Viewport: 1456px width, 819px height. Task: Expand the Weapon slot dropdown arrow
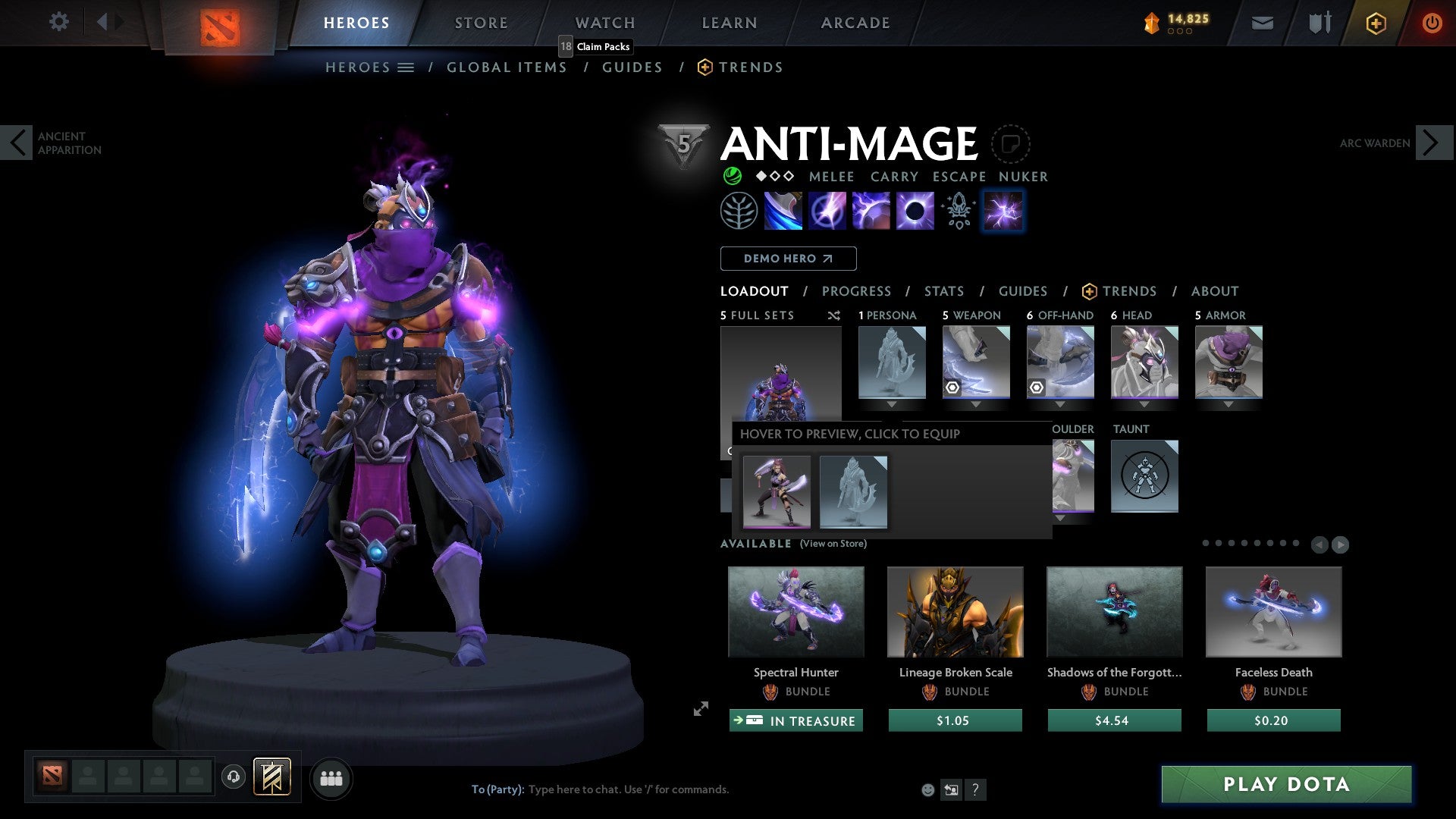tap(976, 404)
